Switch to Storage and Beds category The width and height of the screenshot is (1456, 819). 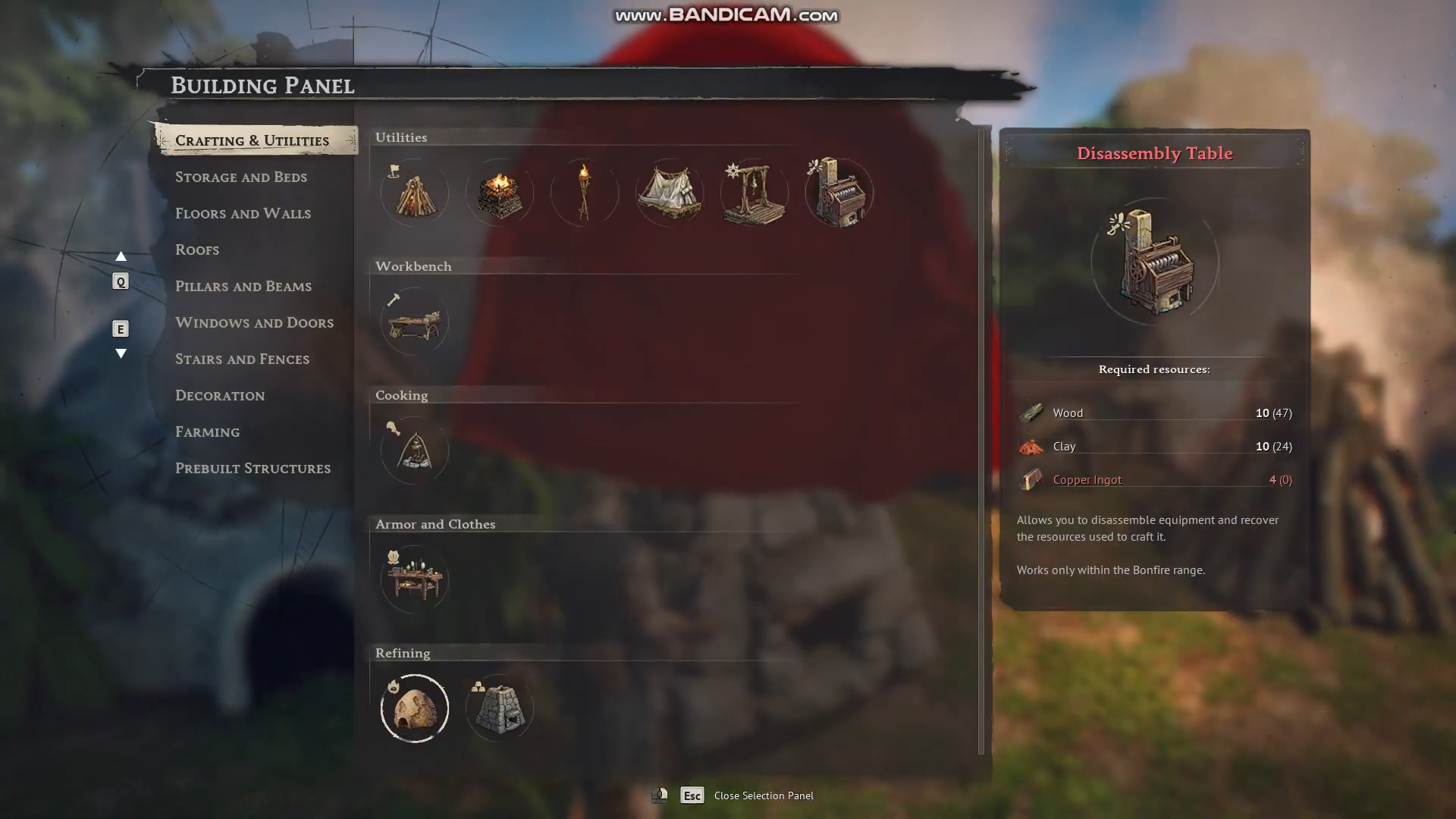pyautogui.click(x=240, y=177)
